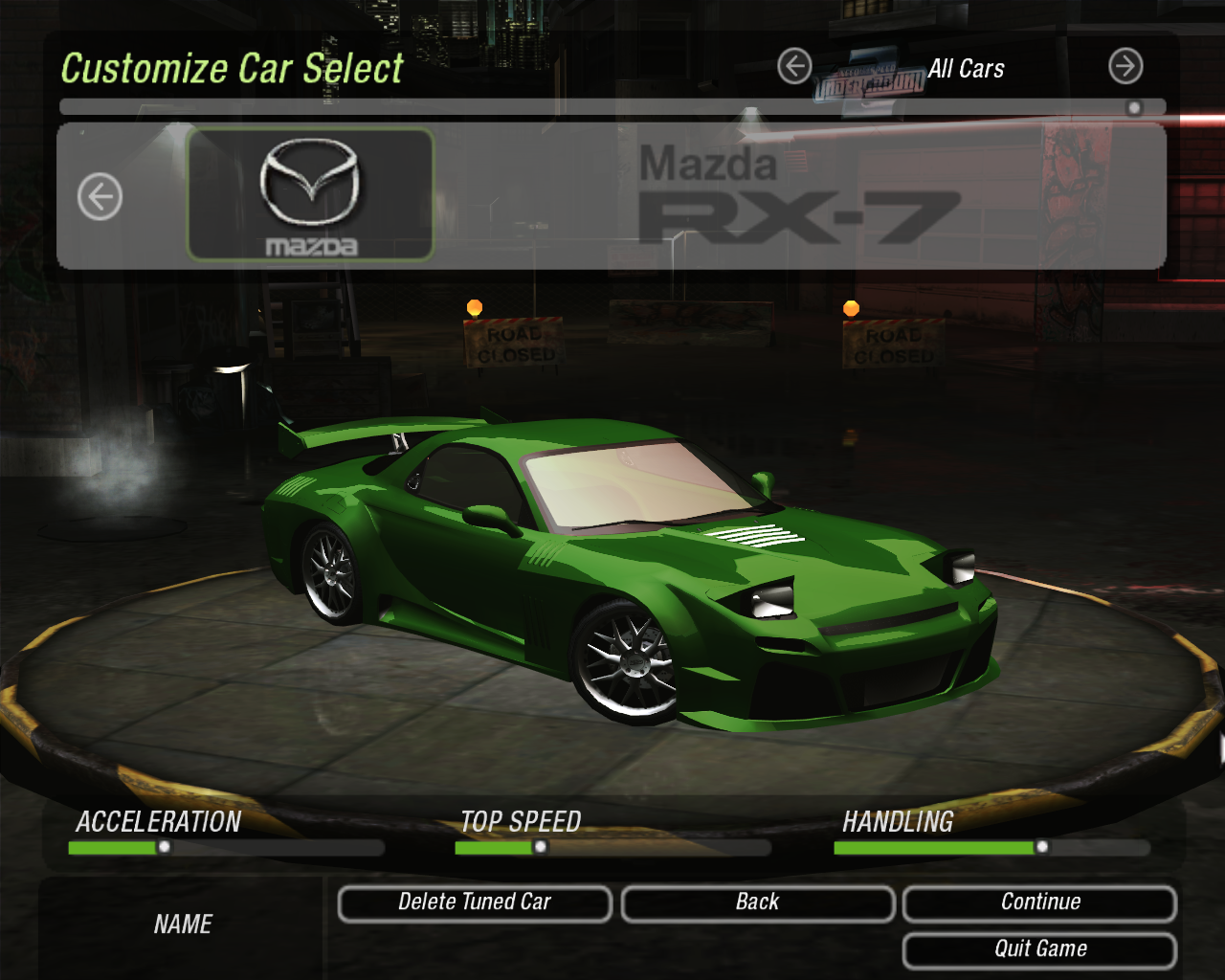The height and width of the screenshot is (980, 1225).
Task: Click the car list scrollbar handle
Action: pos(1134,108)
